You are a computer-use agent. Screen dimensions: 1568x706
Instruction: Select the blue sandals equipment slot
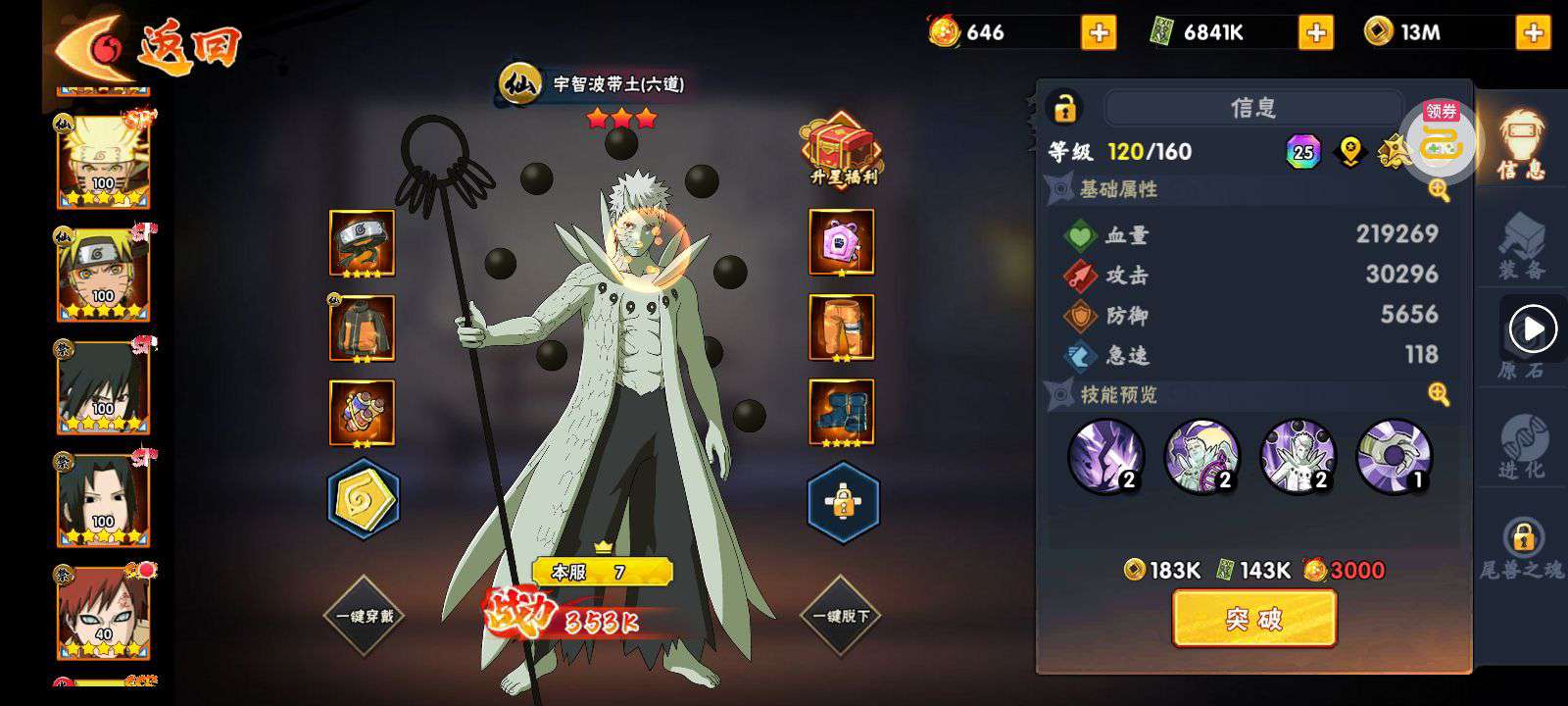click(x=841, y=413)
